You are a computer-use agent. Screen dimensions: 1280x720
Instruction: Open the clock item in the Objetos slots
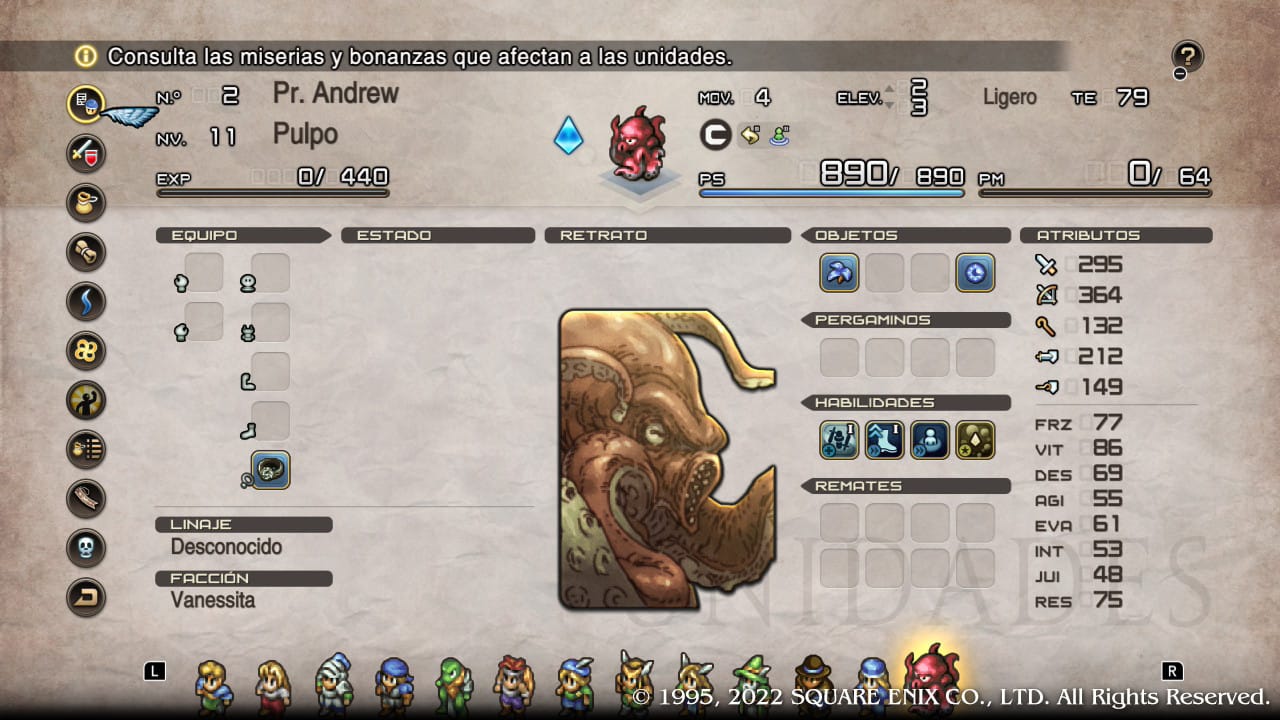(975, 272)
